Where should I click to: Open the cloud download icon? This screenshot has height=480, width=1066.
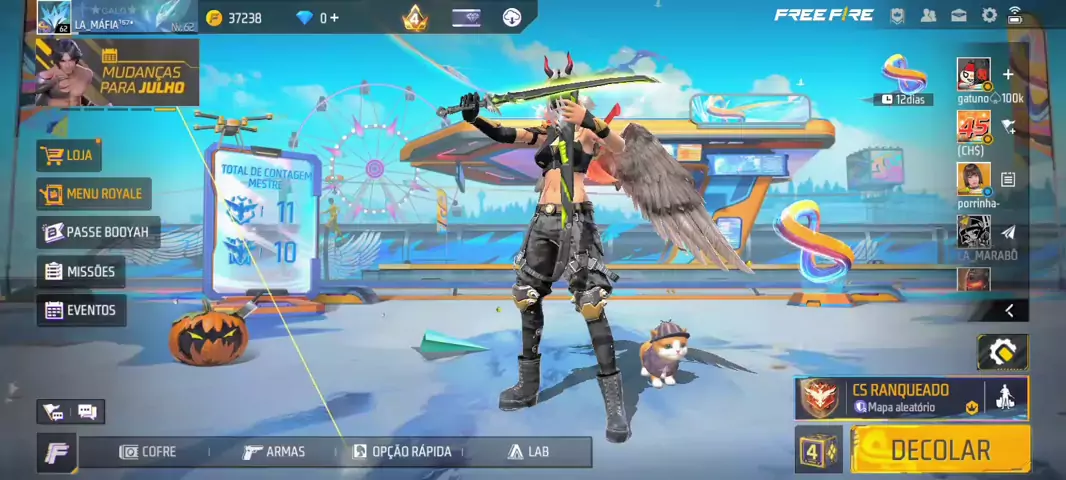tap(511, 18)
